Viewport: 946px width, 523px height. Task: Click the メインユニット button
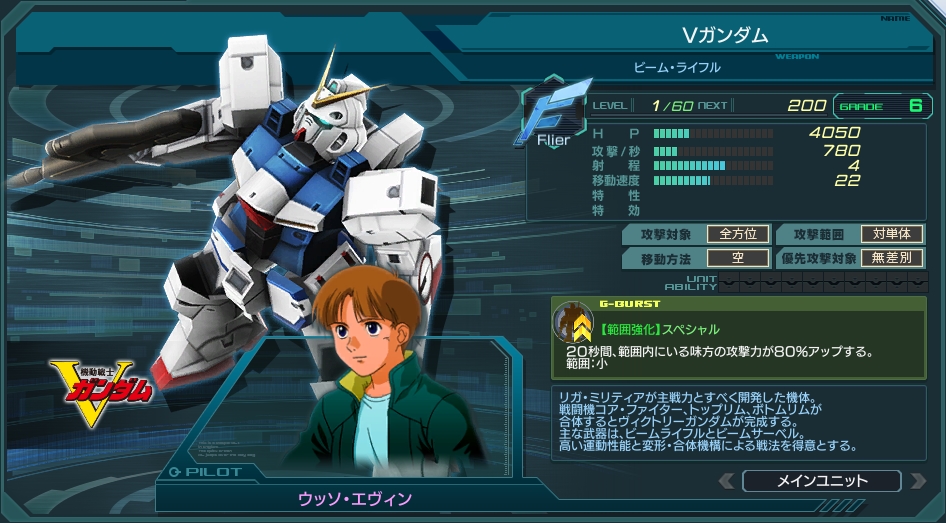822,481
